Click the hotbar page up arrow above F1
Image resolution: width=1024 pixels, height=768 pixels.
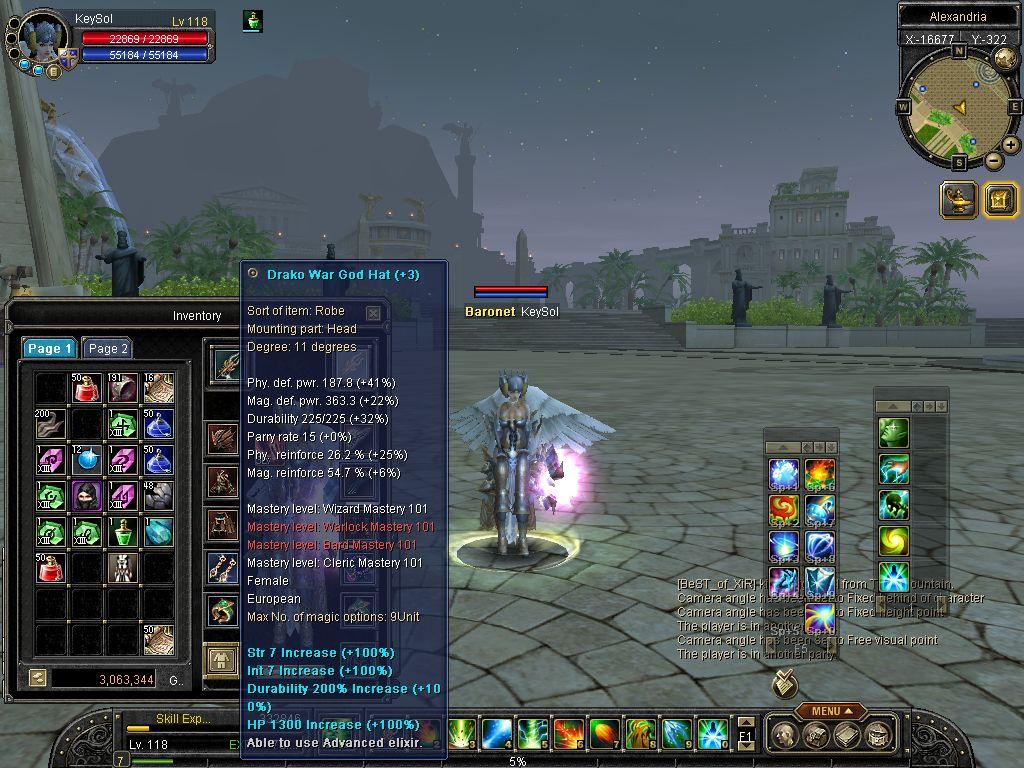point(746,722)
